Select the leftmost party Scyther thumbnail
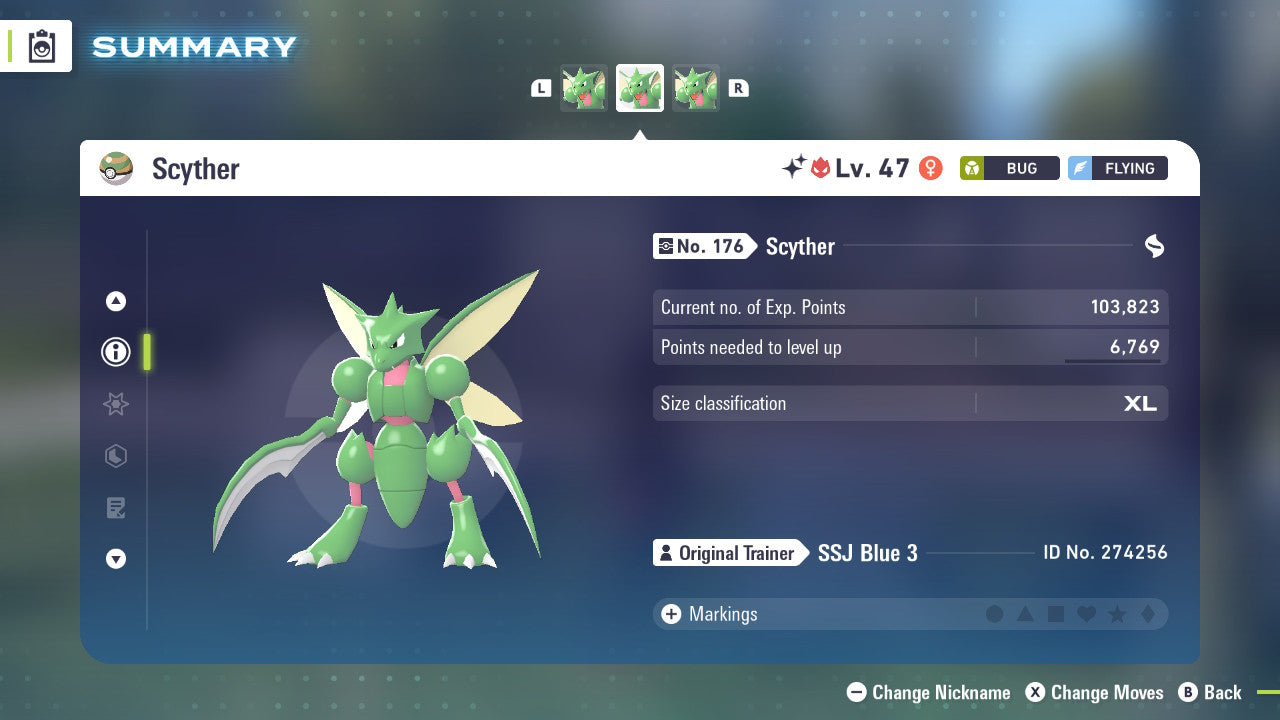 coord(584,87)
